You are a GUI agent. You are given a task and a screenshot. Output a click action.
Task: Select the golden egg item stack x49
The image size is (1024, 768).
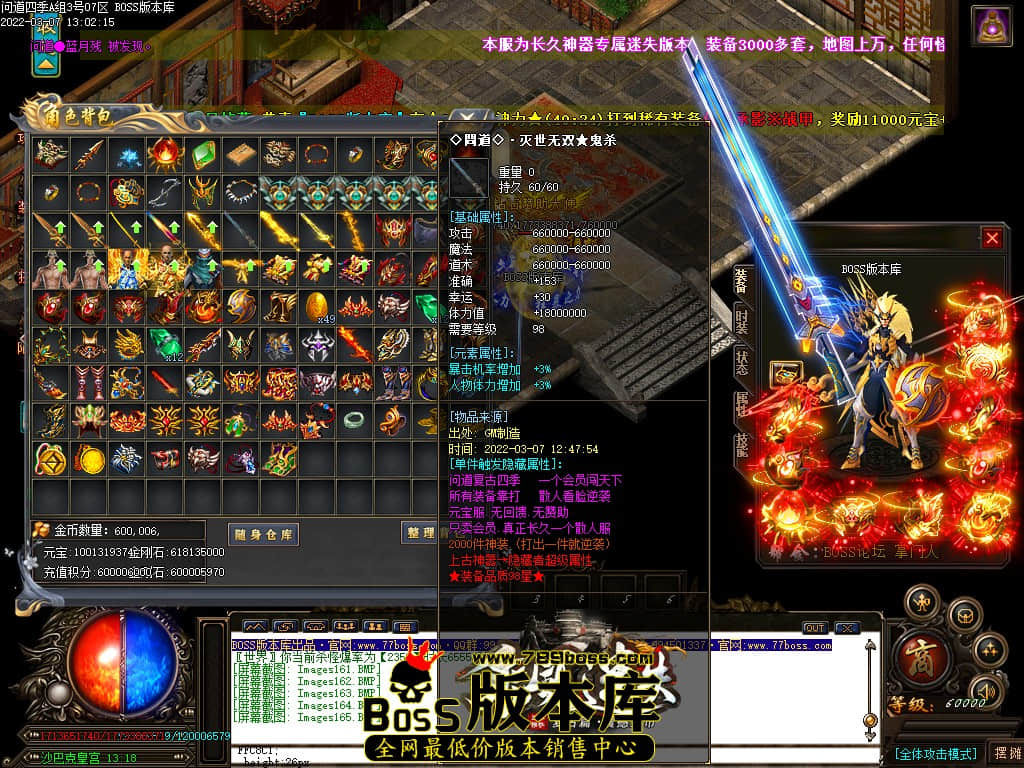[317, 306]
